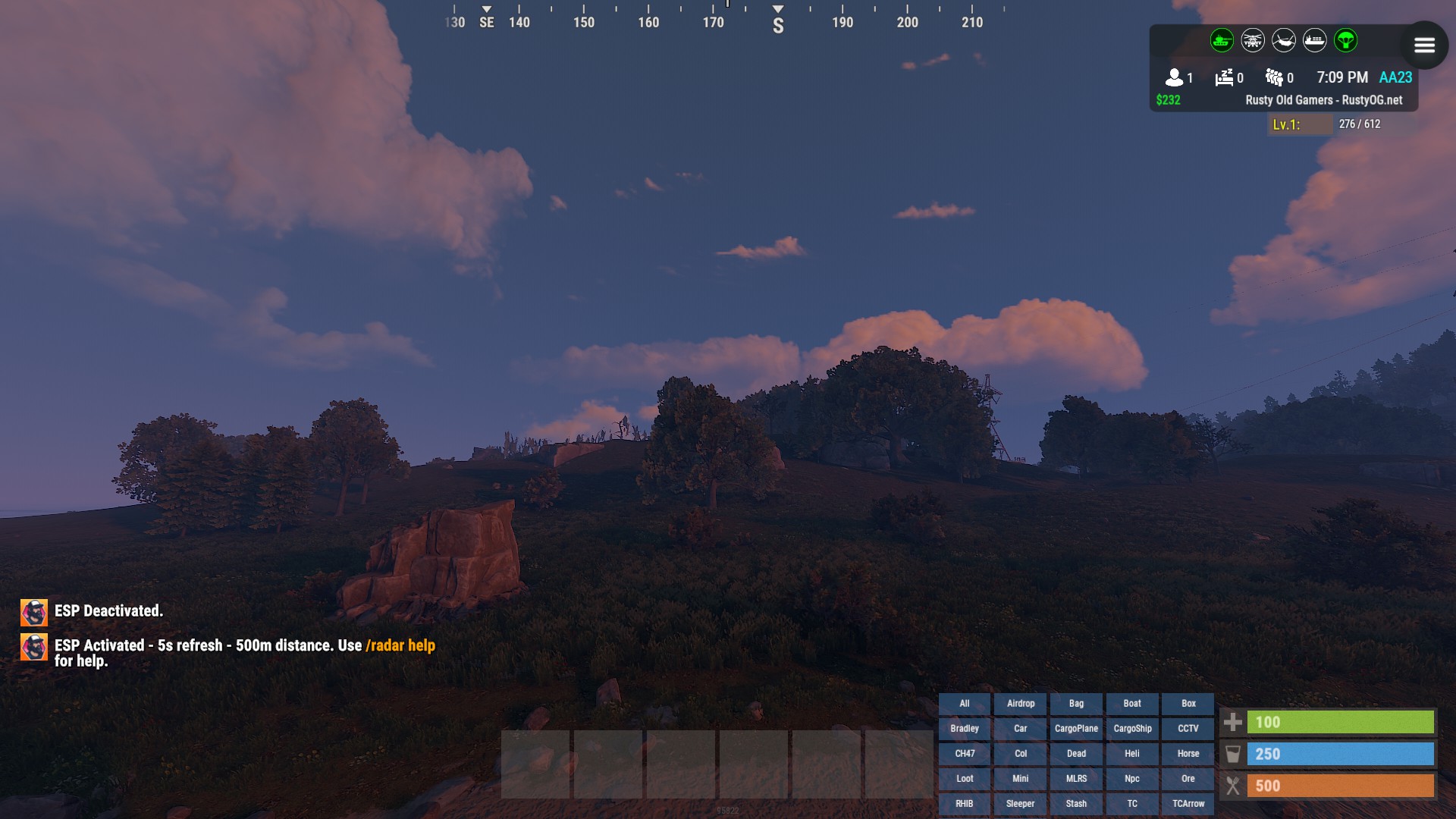This screenshot has height=819, width=1456.
Task: Toggle the Bradley radar filter
Action: 964,729
